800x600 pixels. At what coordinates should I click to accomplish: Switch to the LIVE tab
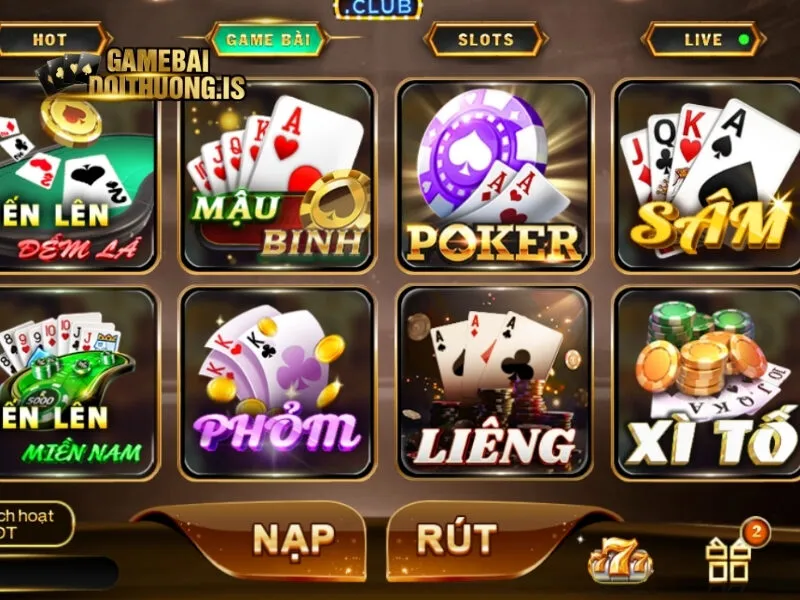tap(704, 40)
